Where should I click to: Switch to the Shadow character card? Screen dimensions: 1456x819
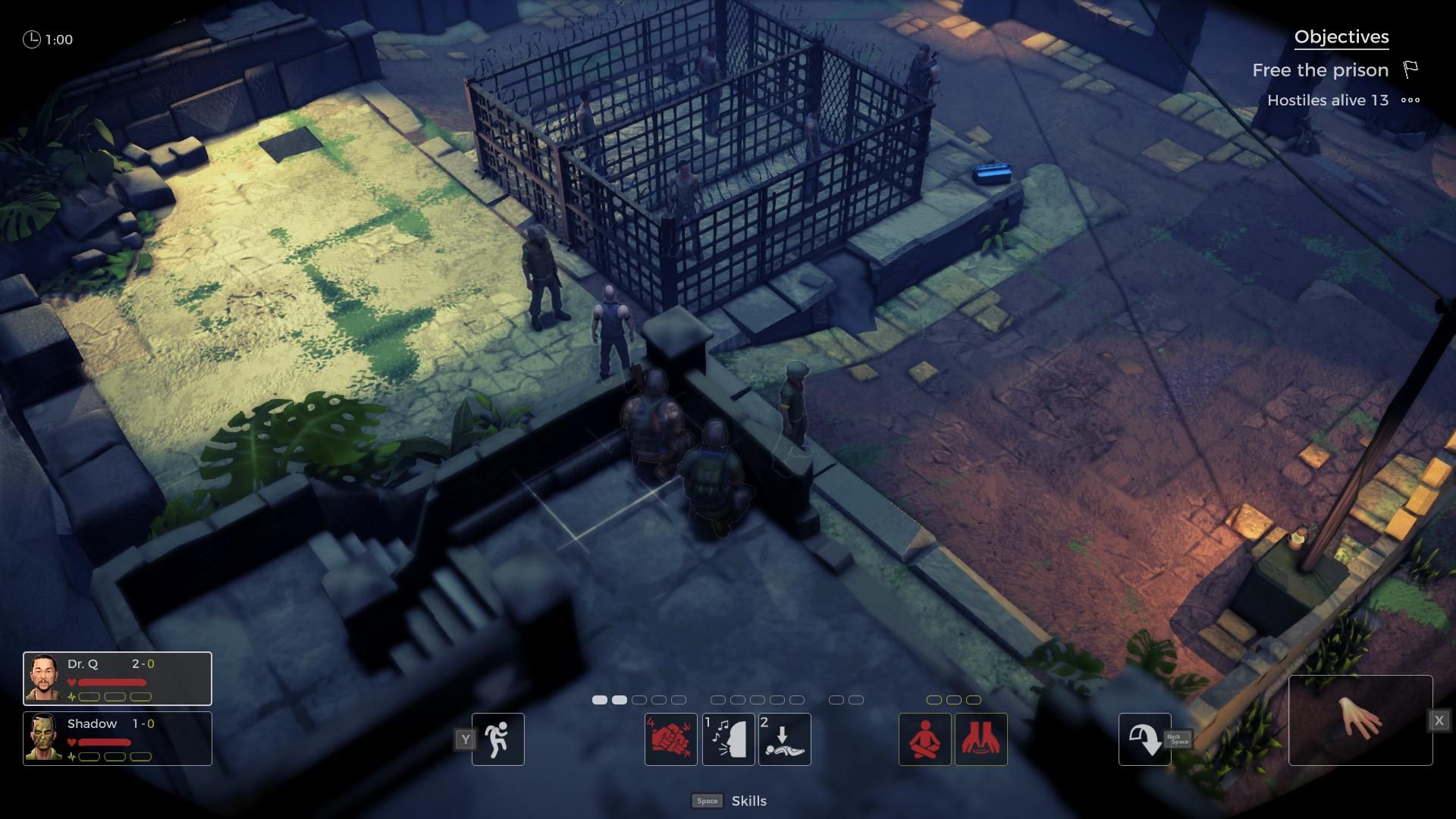point(118,739)
